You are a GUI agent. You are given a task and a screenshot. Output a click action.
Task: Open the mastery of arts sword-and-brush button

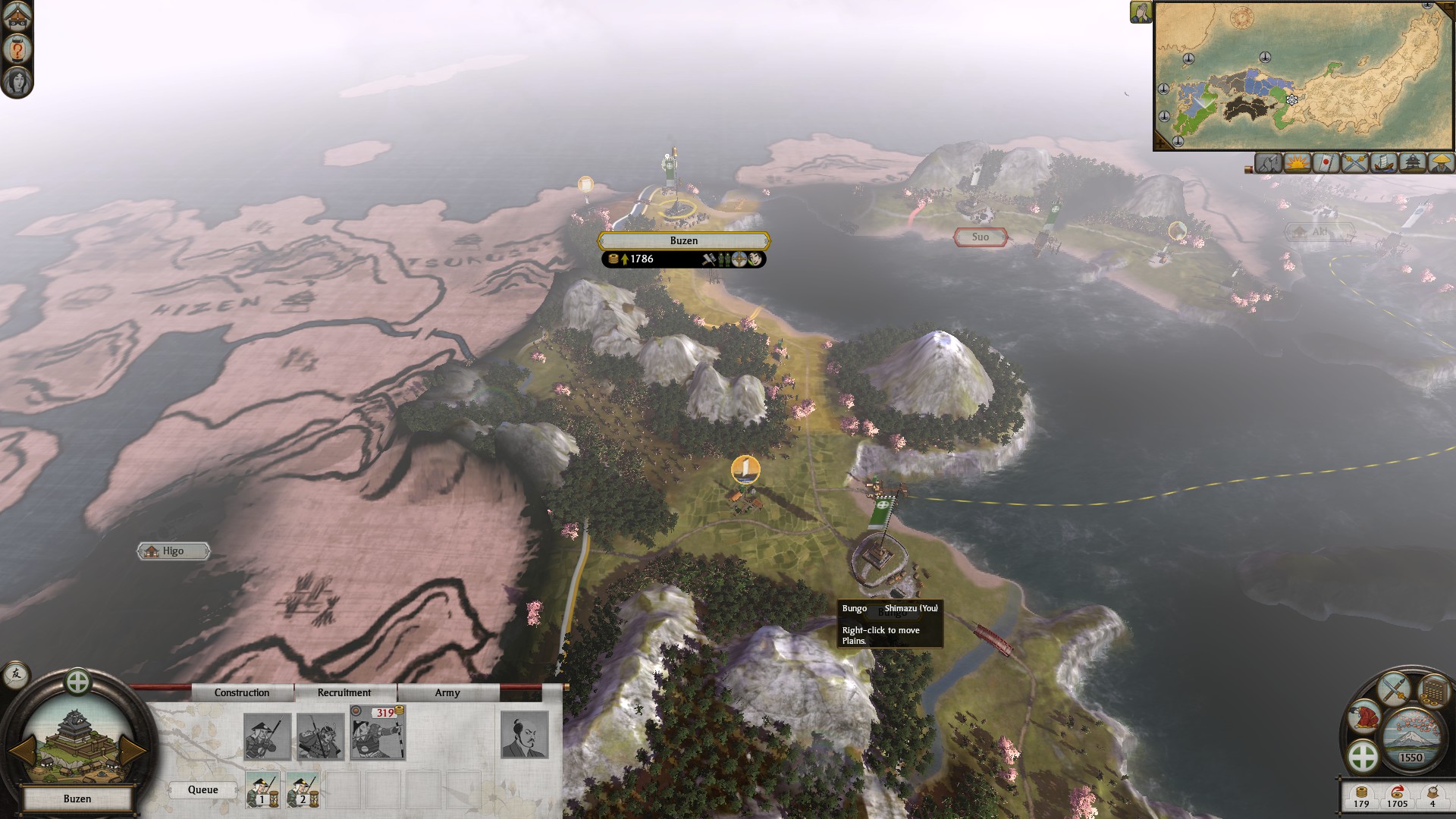(1394, 689)
